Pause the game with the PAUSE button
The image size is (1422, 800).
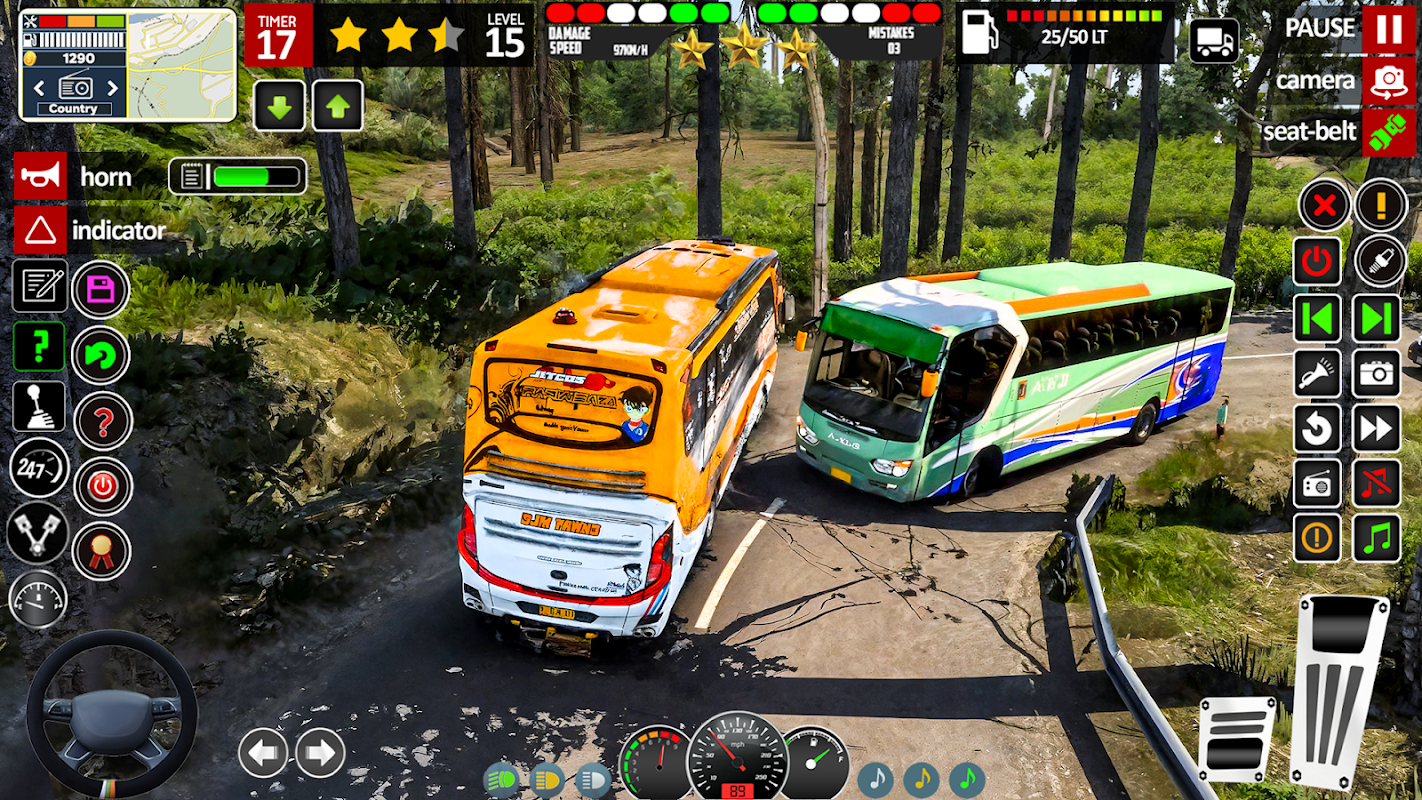pyautogui.click(x=1388, y=29)
